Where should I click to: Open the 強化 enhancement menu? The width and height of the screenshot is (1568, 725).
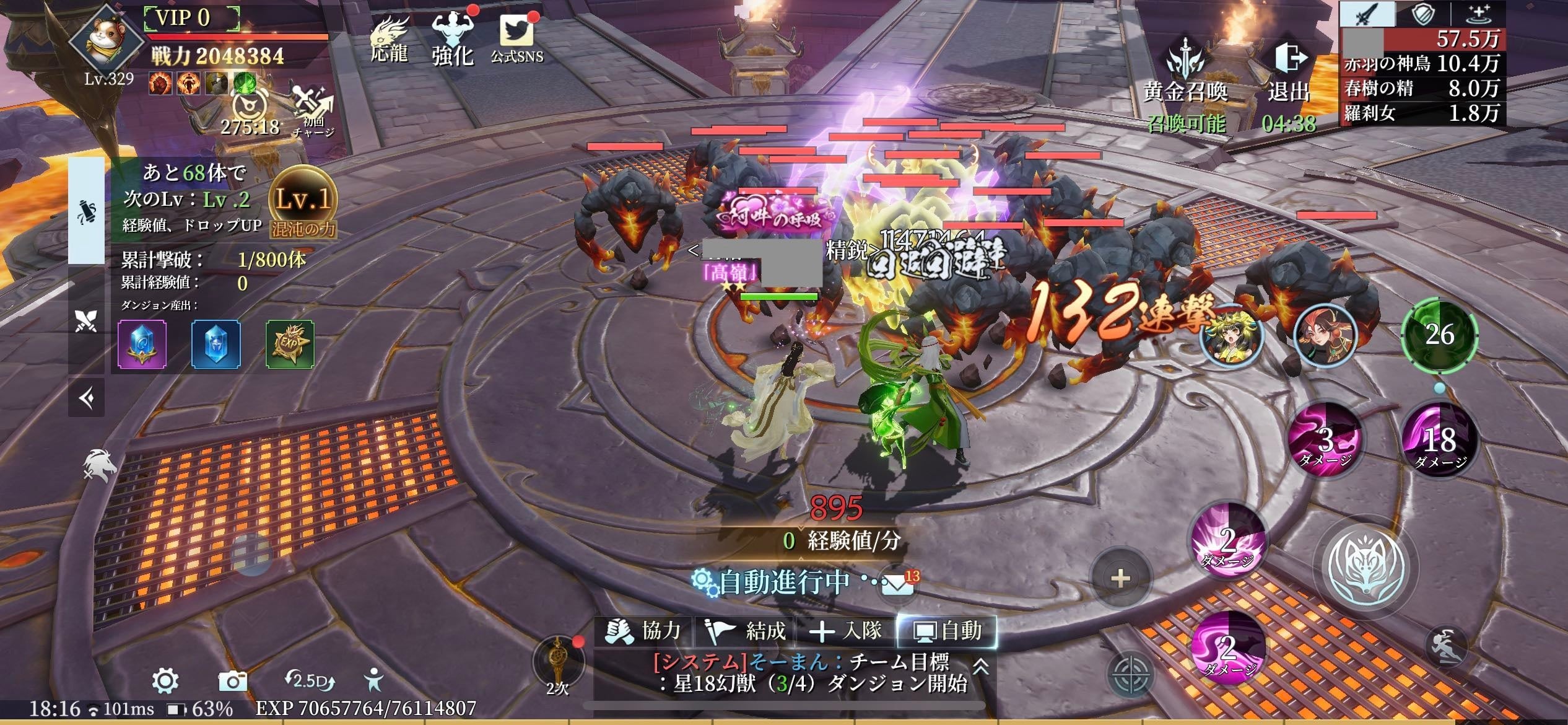(453, 39)
